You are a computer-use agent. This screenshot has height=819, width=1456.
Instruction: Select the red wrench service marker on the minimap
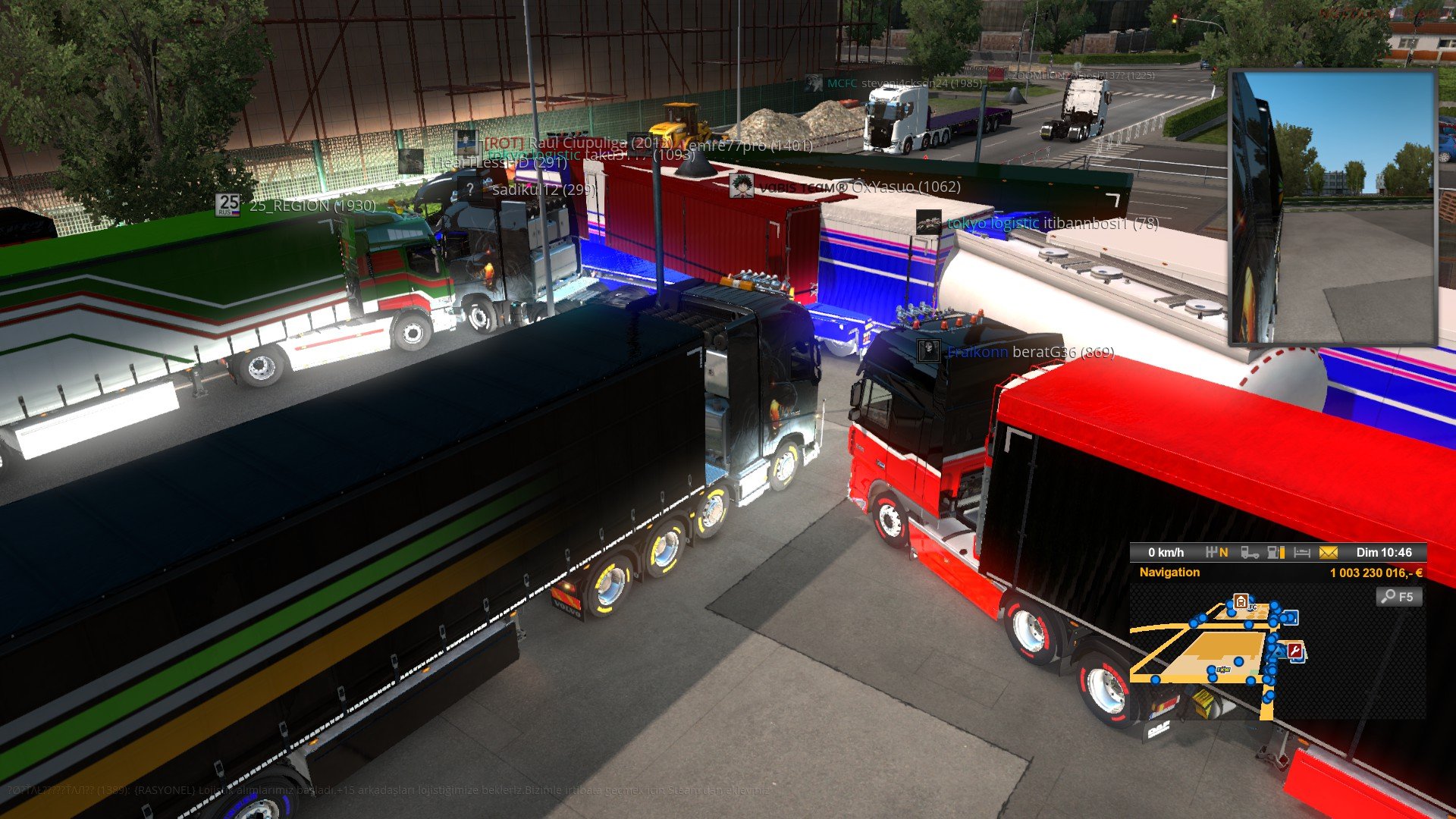[1295, 651]
